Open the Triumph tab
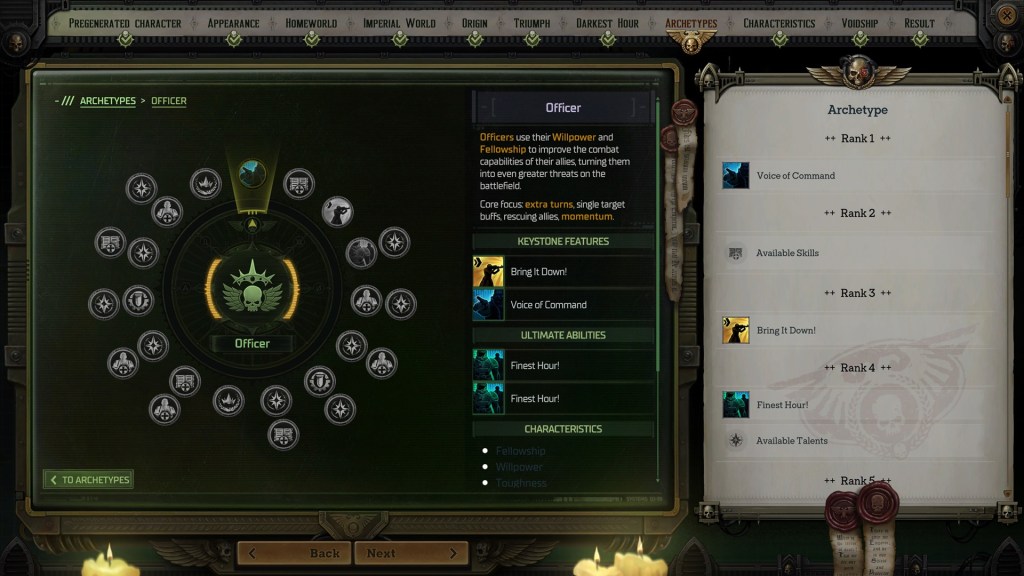 531,23
